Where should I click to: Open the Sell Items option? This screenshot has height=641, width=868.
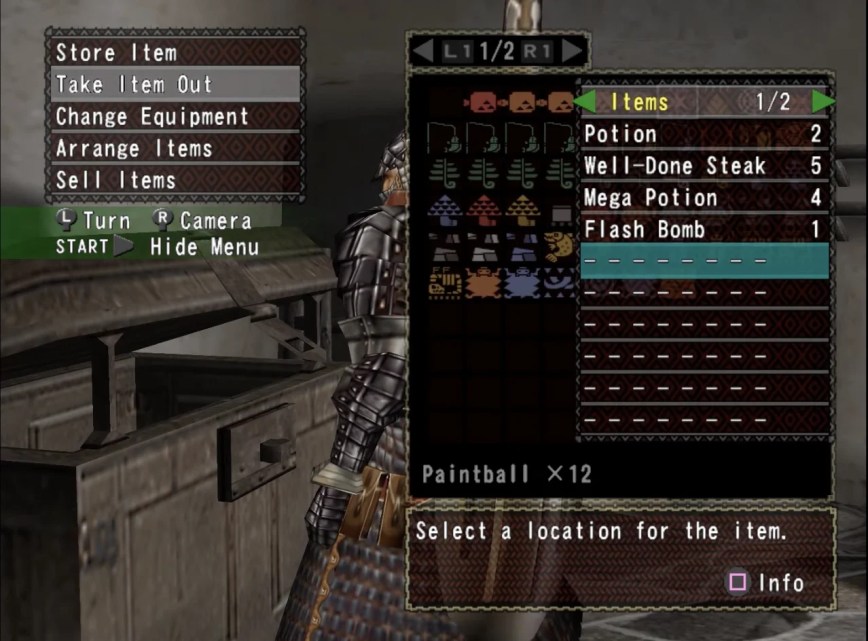click(x=175, y=180)
